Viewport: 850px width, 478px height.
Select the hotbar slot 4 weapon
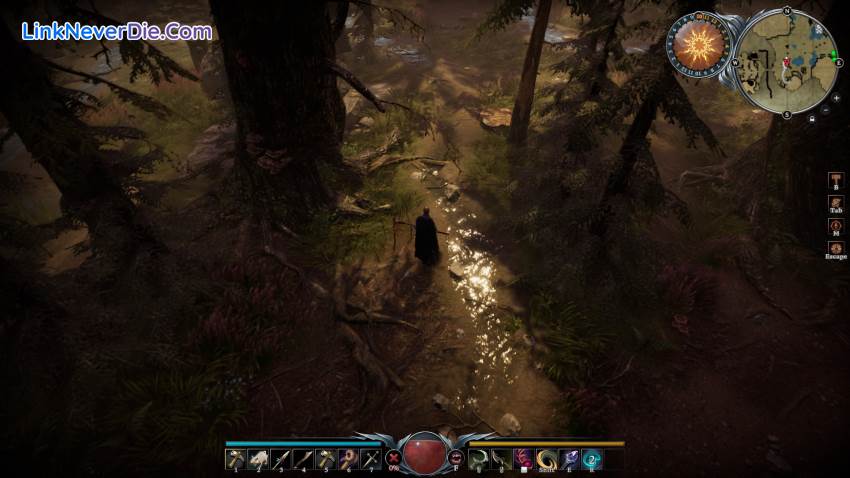[x=303, y=459]
